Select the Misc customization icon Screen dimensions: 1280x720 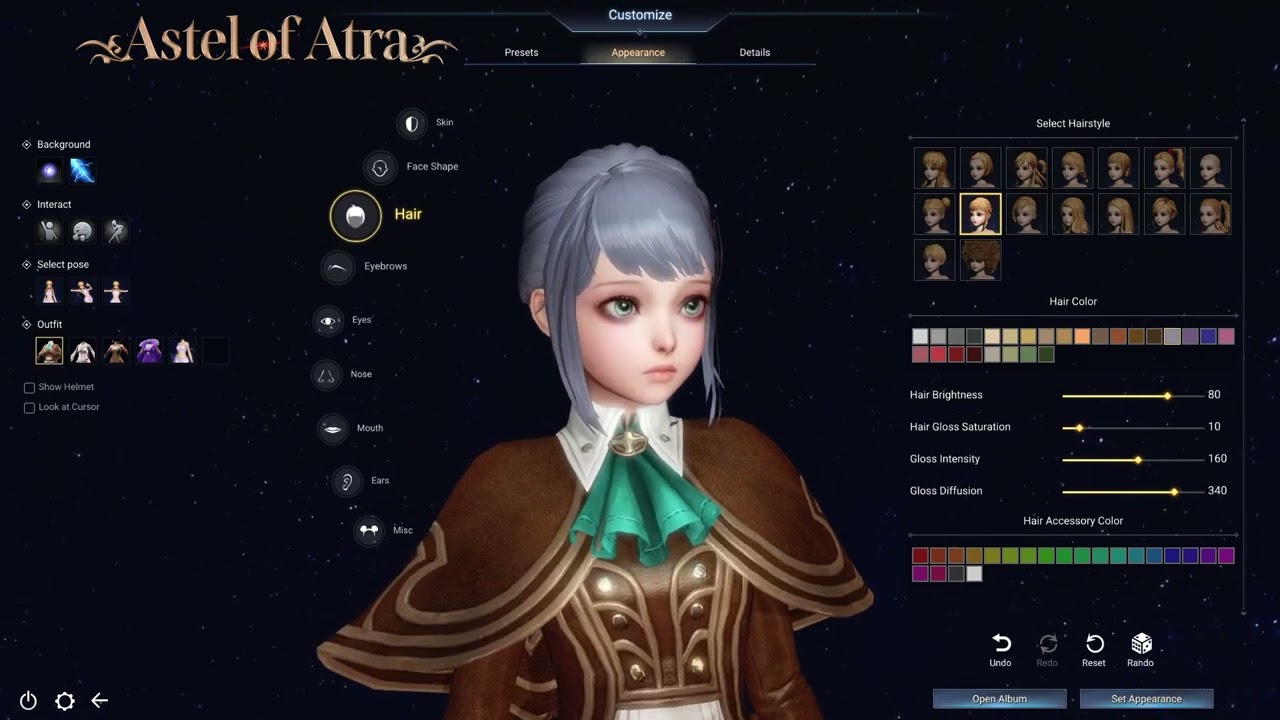(x=368, y=530)
